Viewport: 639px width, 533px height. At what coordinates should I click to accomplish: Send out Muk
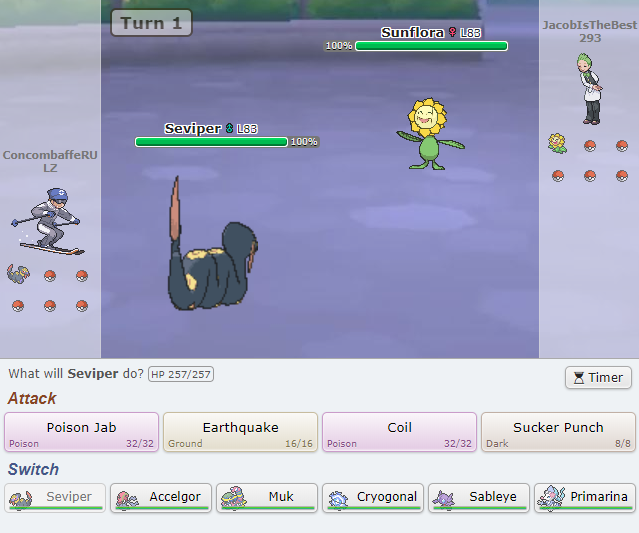click(266, 497)
